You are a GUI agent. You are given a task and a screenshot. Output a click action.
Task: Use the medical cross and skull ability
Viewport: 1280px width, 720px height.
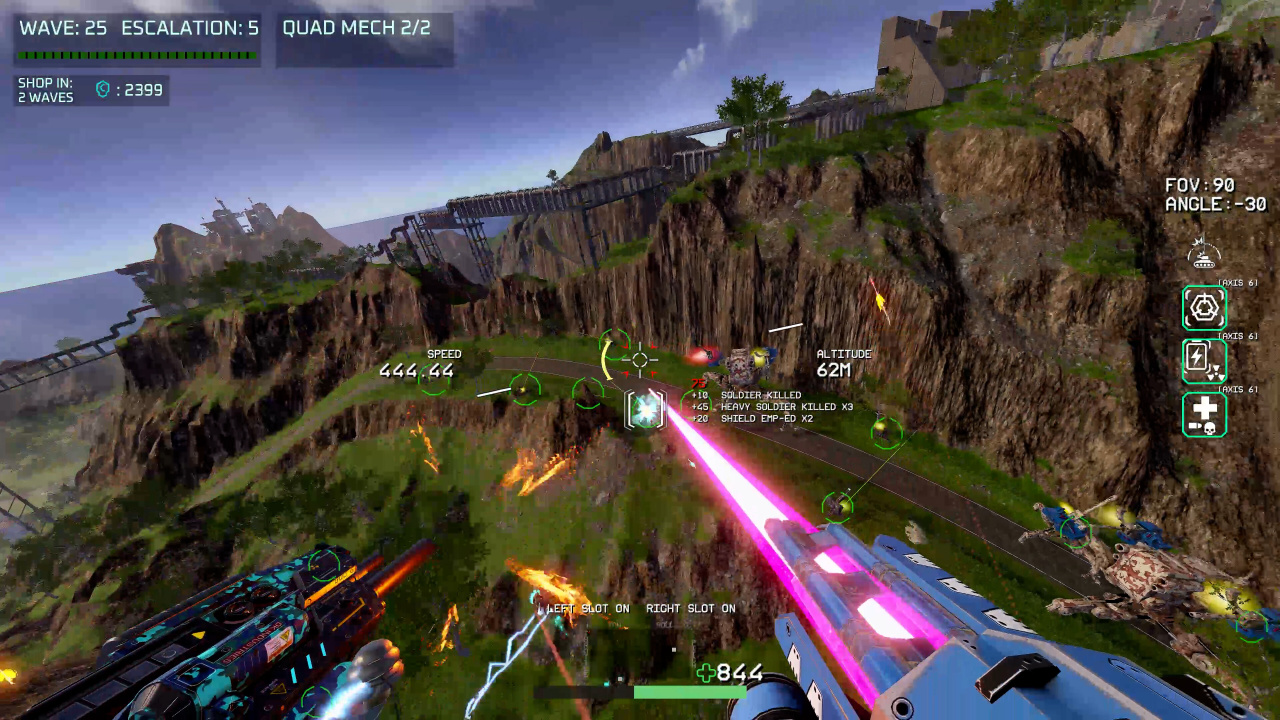[x=1204, y=414]
